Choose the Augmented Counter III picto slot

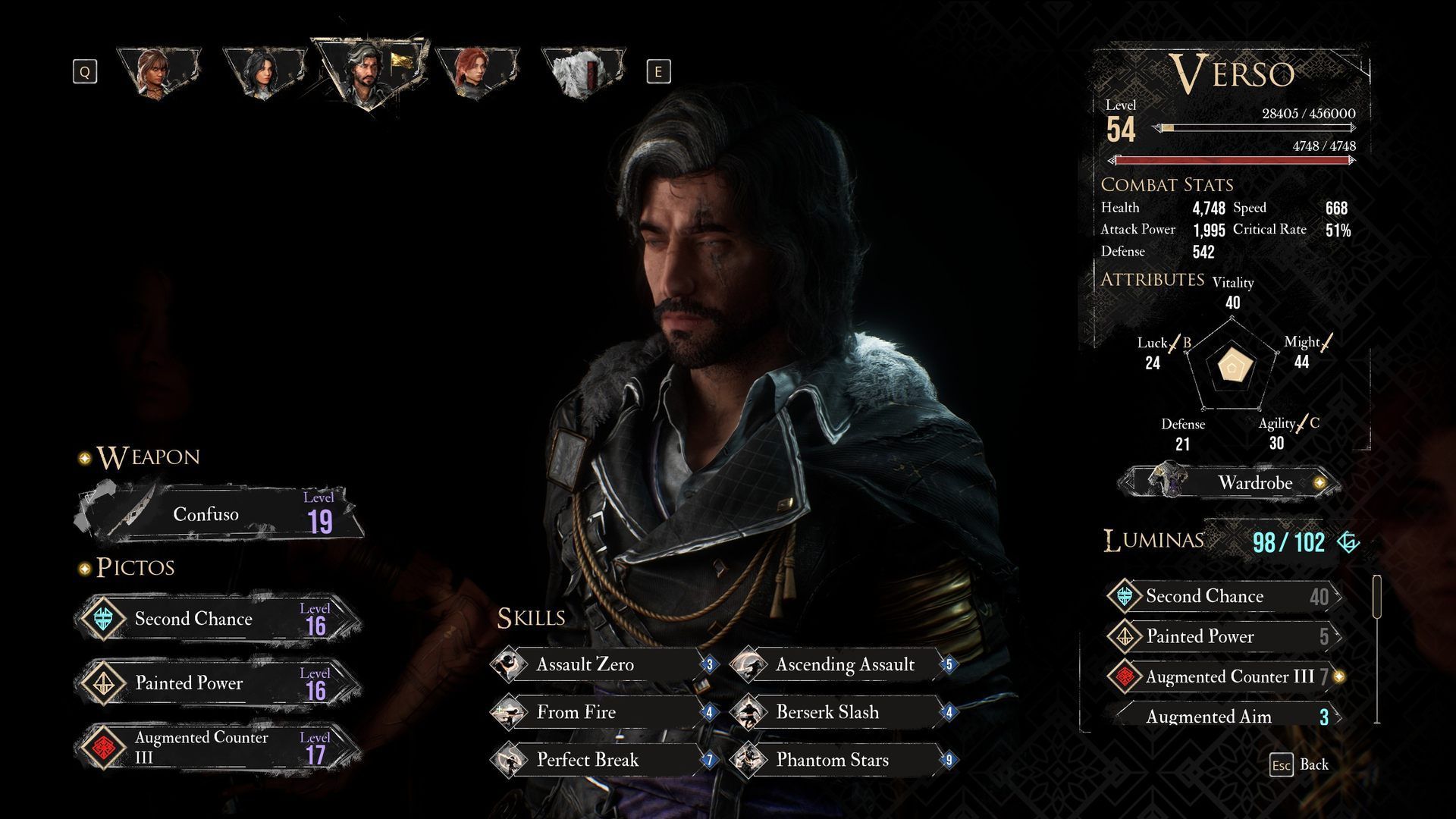click(218, 747)
